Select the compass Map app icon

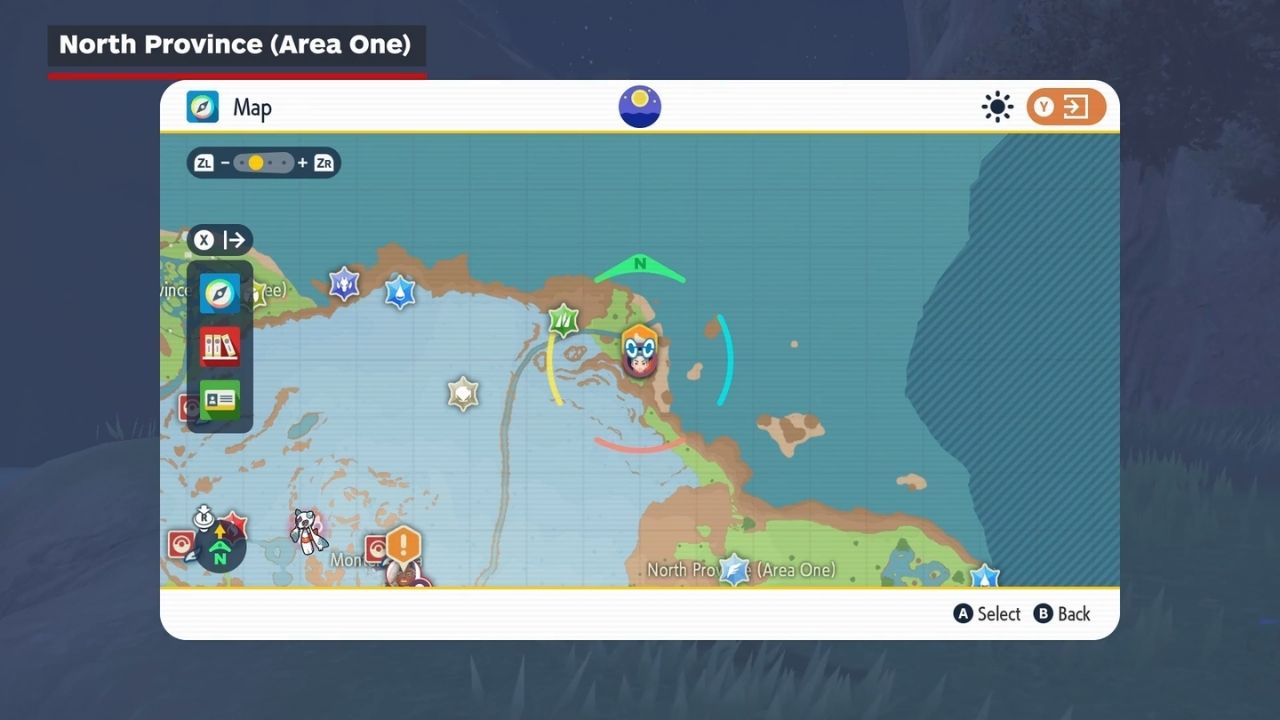pyautogui.click(x=220, y=293)
